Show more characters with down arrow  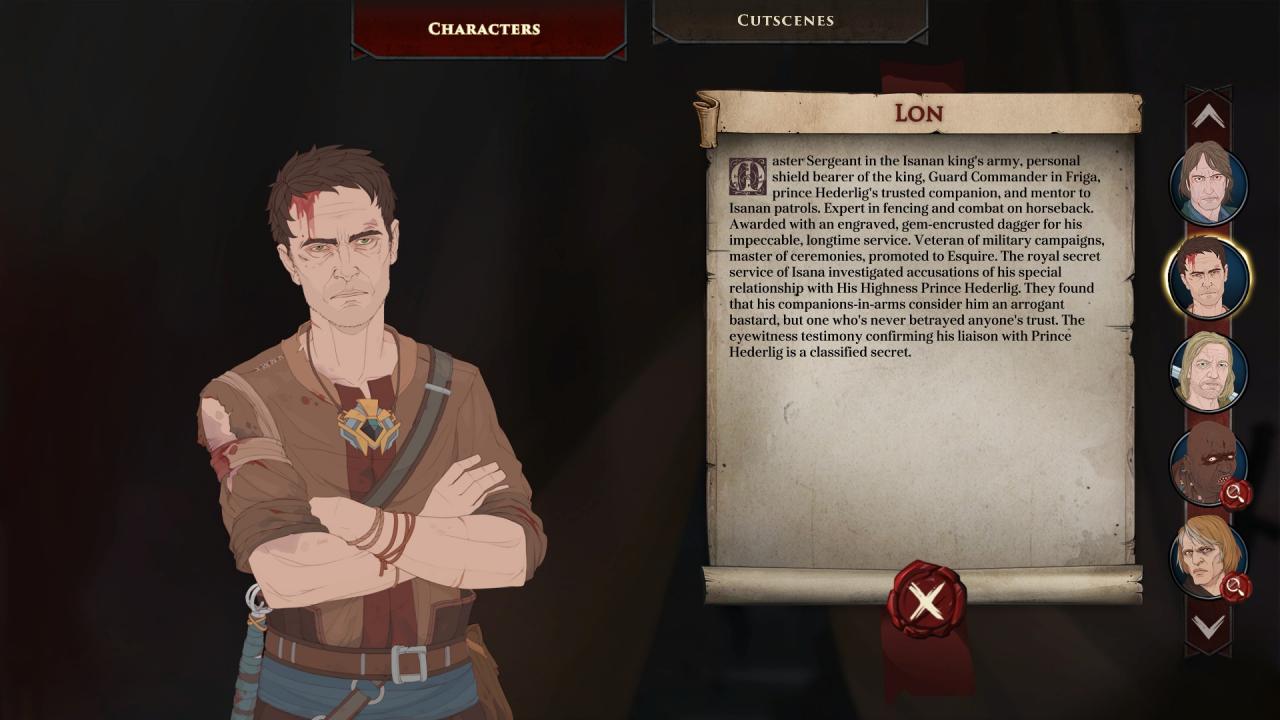tap(1208, 627)
